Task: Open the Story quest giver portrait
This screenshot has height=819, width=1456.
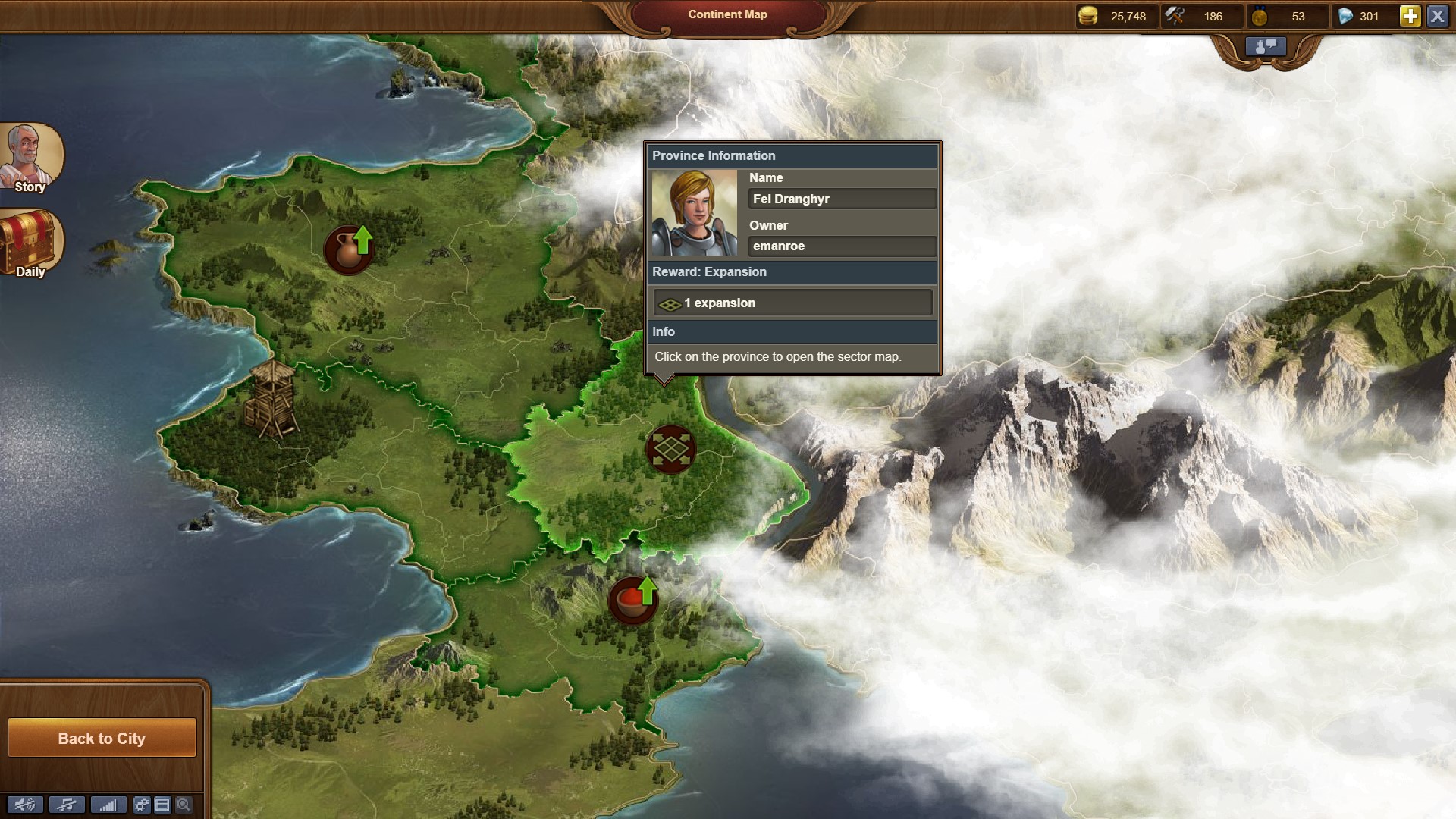Action: pos(30,157)
